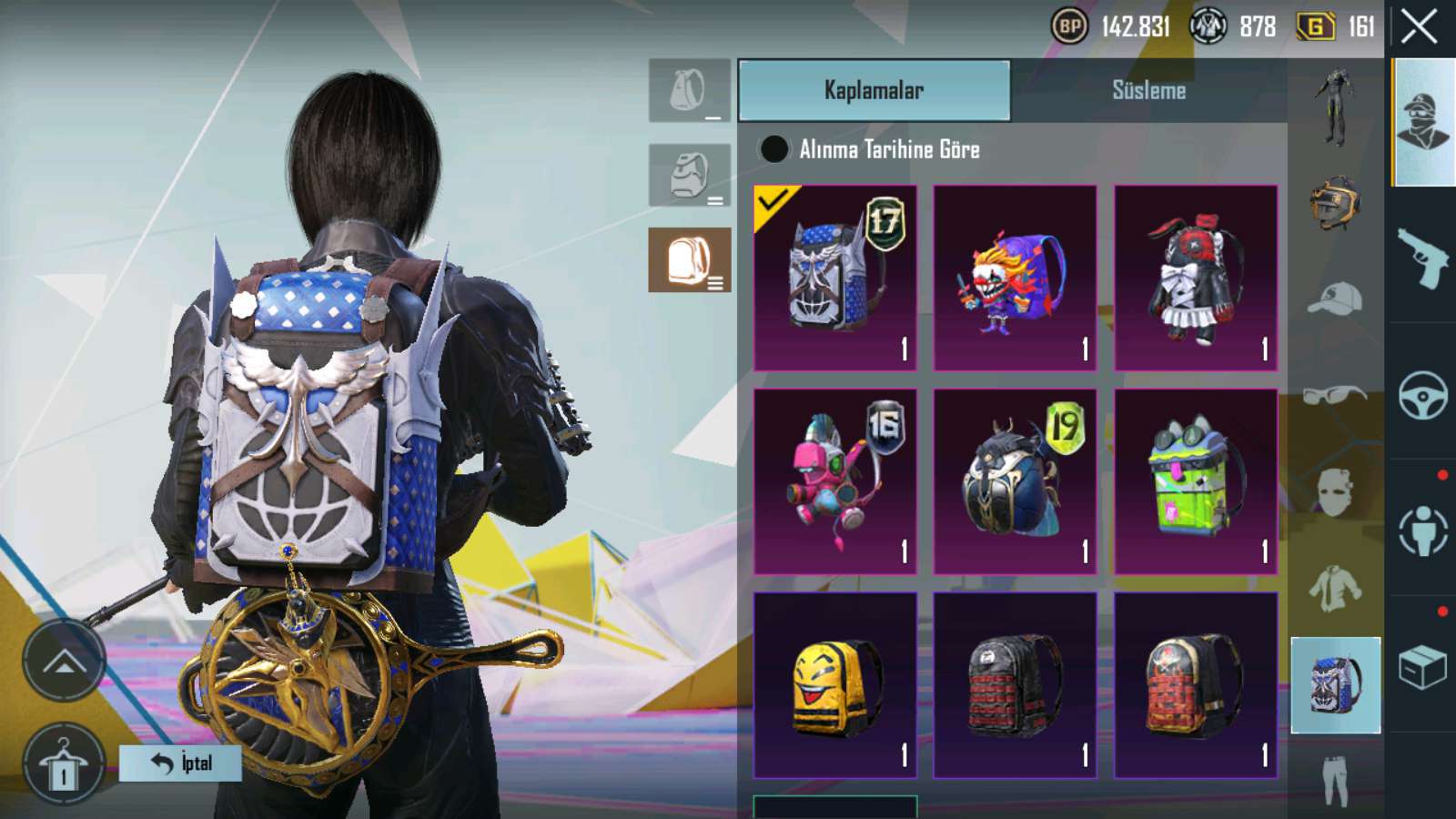Select the green monster box backpack

[1196, 481]
